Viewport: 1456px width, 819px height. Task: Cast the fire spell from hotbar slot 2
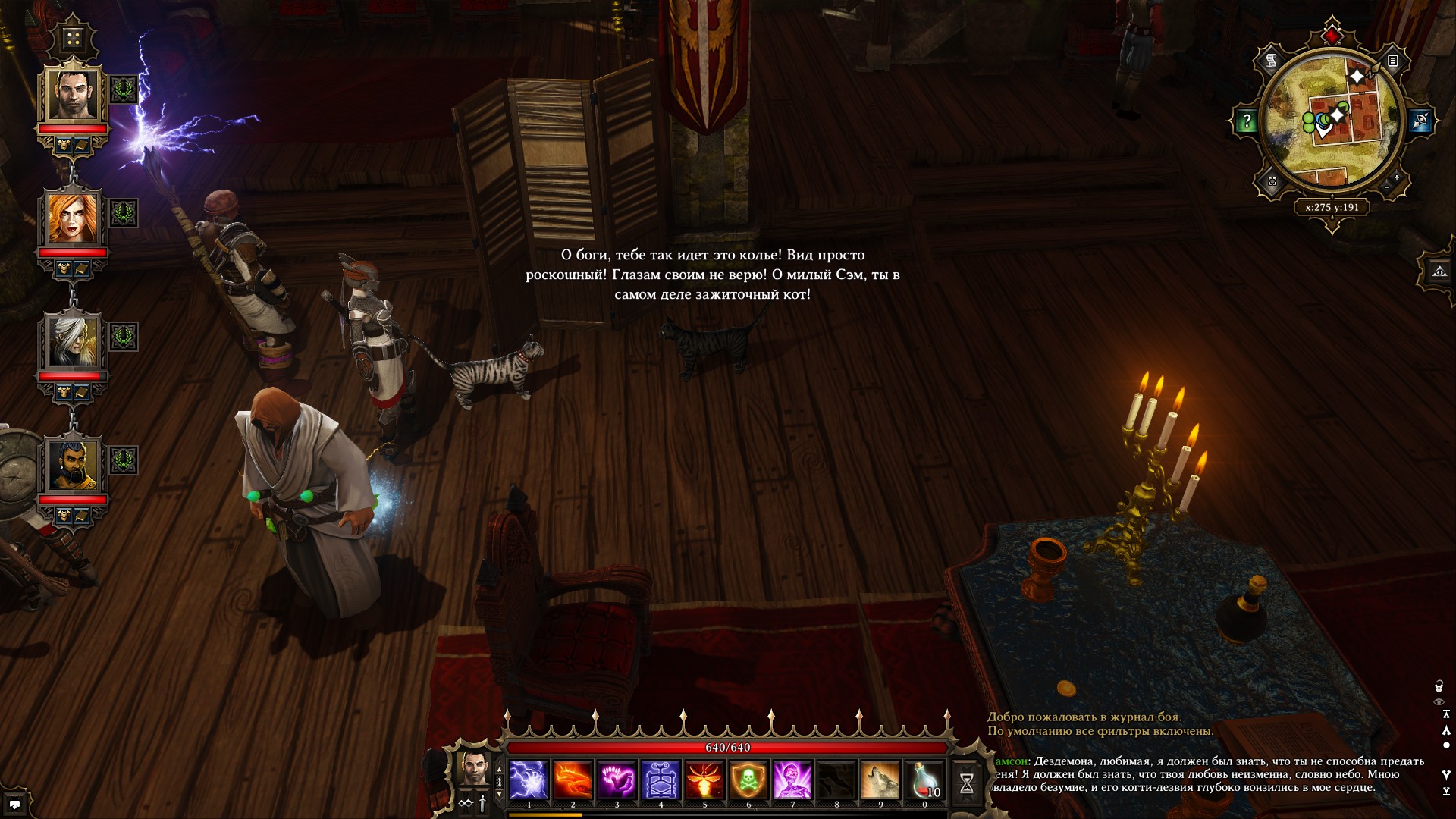click(x=573, y=780)
